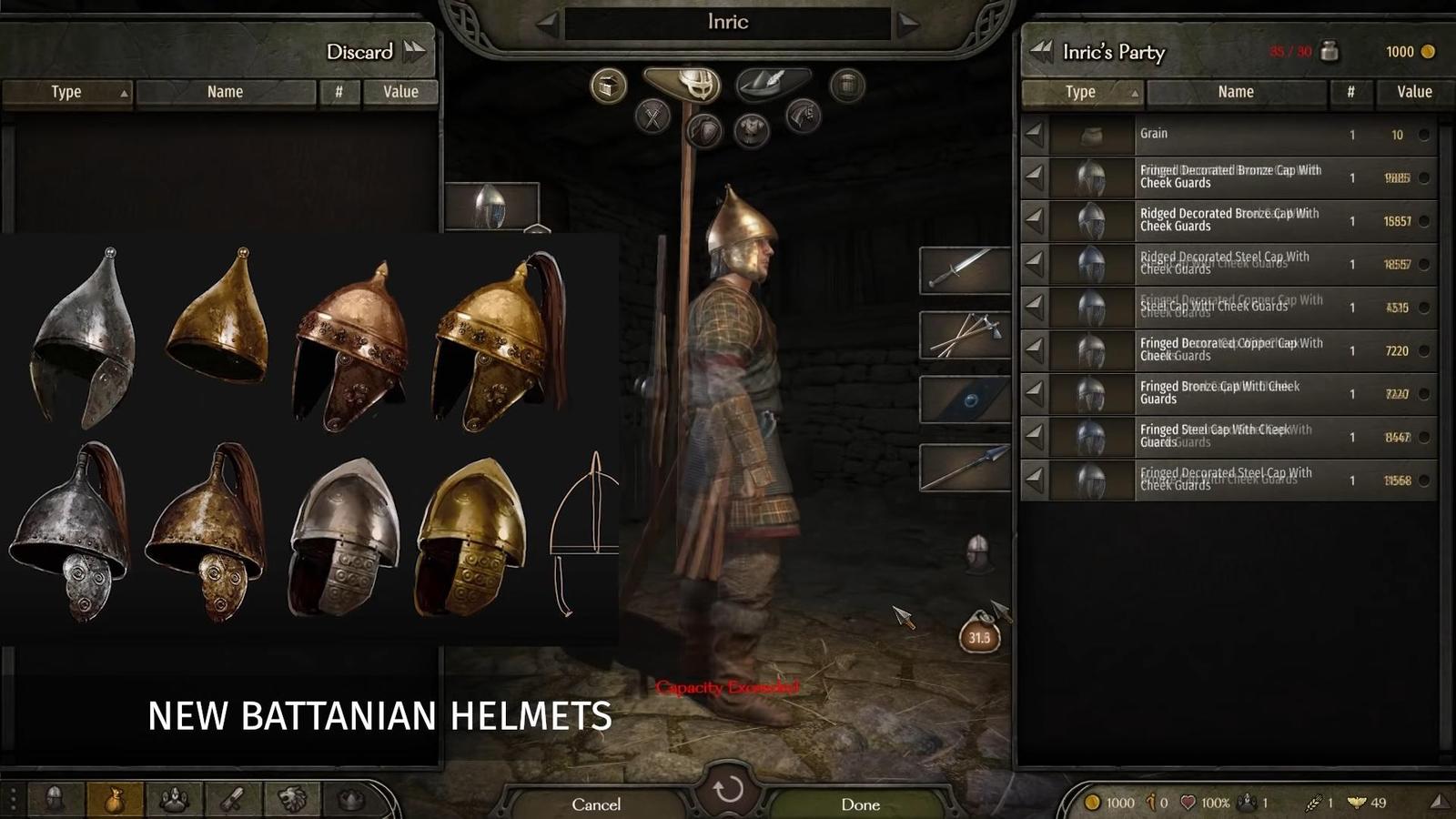
Task: Transfer Grain using its left arrow
Action: [x=1033, y=134]
